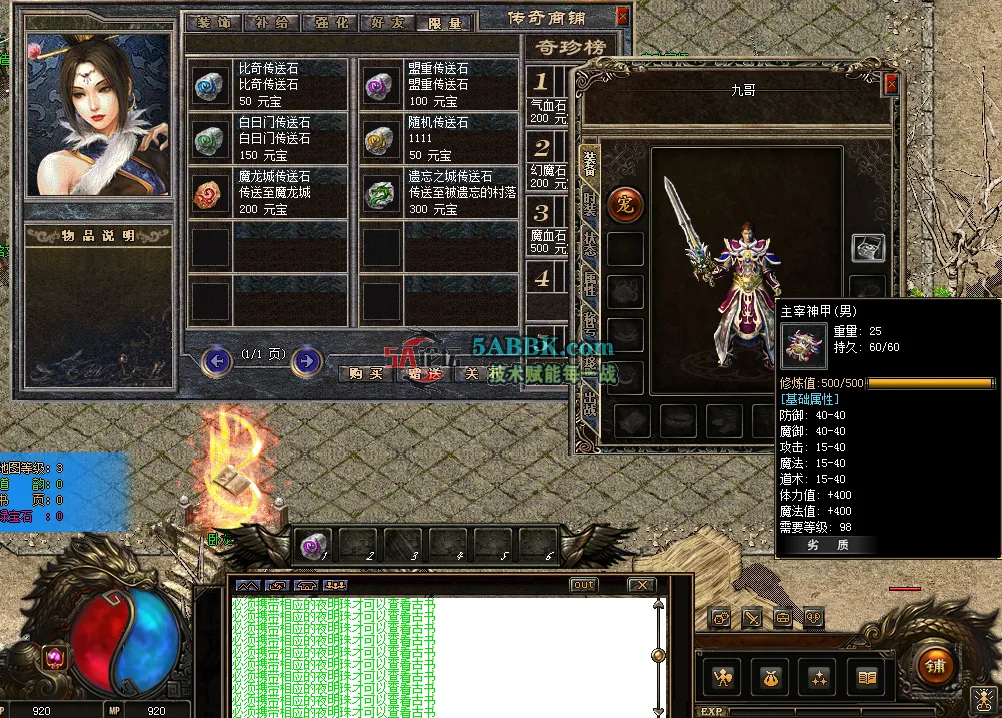Go to the previous shop page
Screen dimensions: 1002x718
click(217, 360)
